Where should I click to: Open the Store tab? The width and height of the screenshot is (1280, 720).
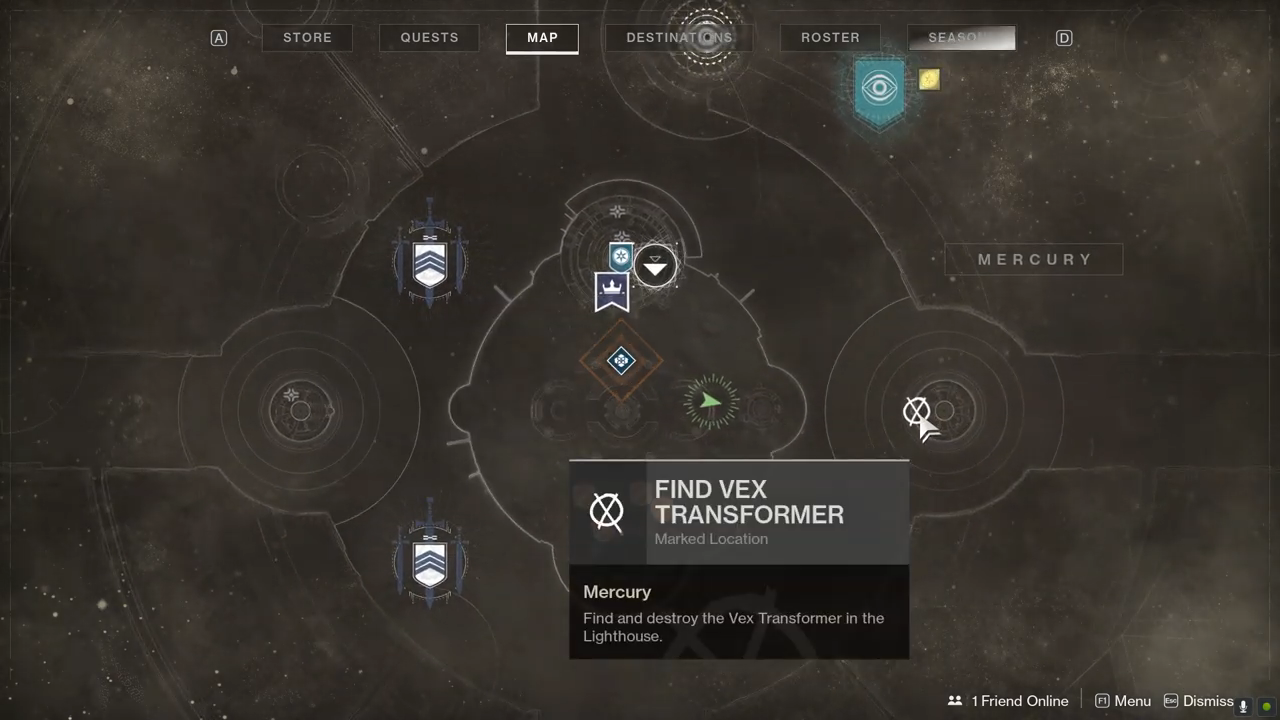point(307,38)
